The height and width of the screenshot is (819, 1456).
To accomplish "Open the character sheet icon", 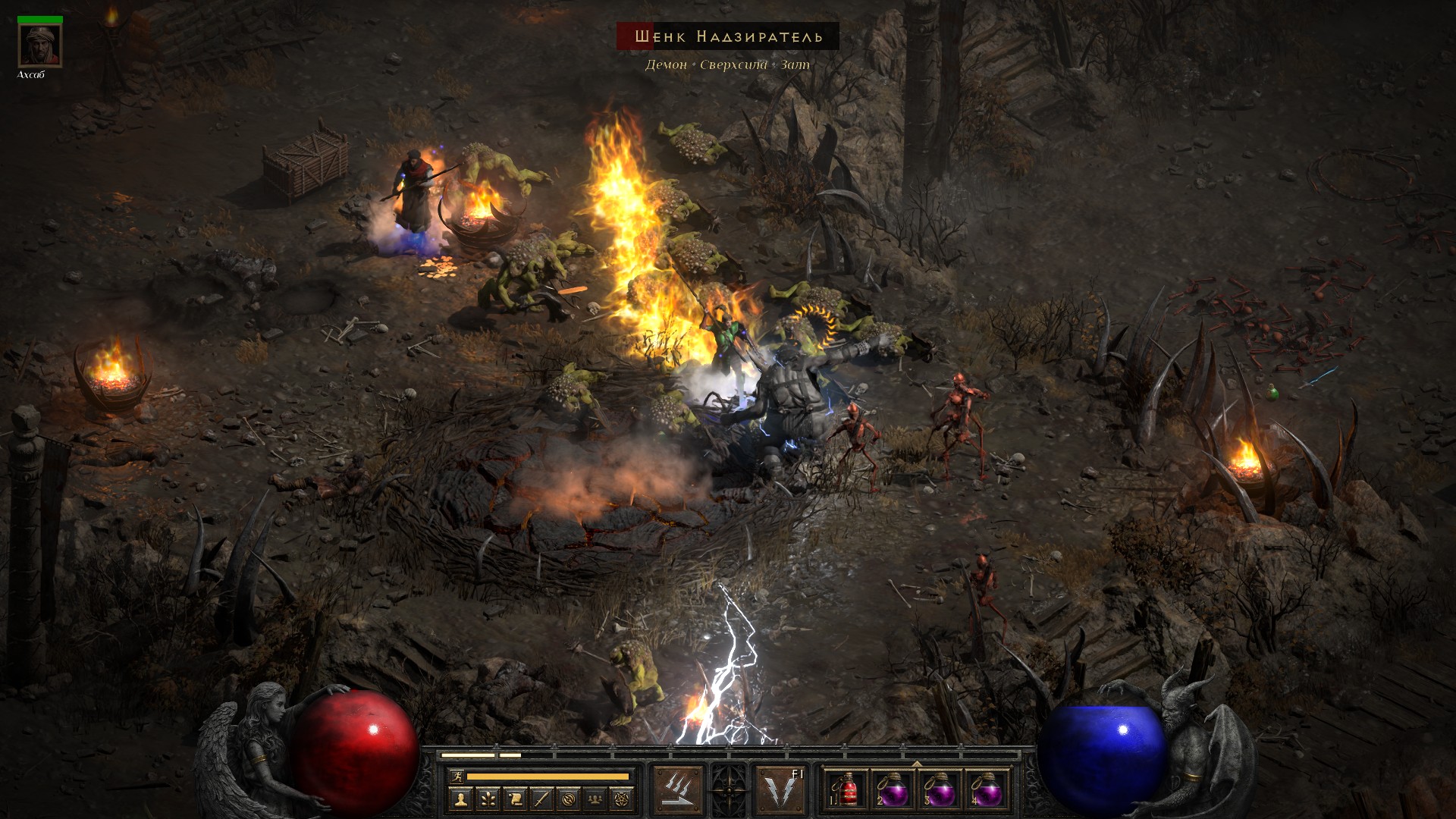I will coord(460,799).
